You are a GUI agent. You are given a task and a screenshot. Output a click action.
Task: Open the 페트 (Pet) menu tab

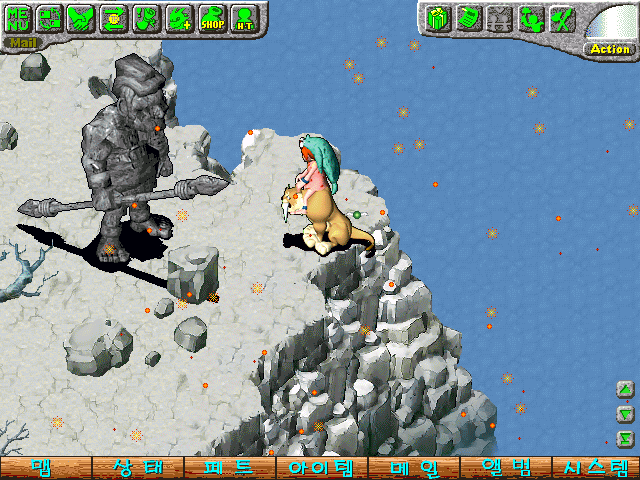pyautogui.click(x=229, y=468)
